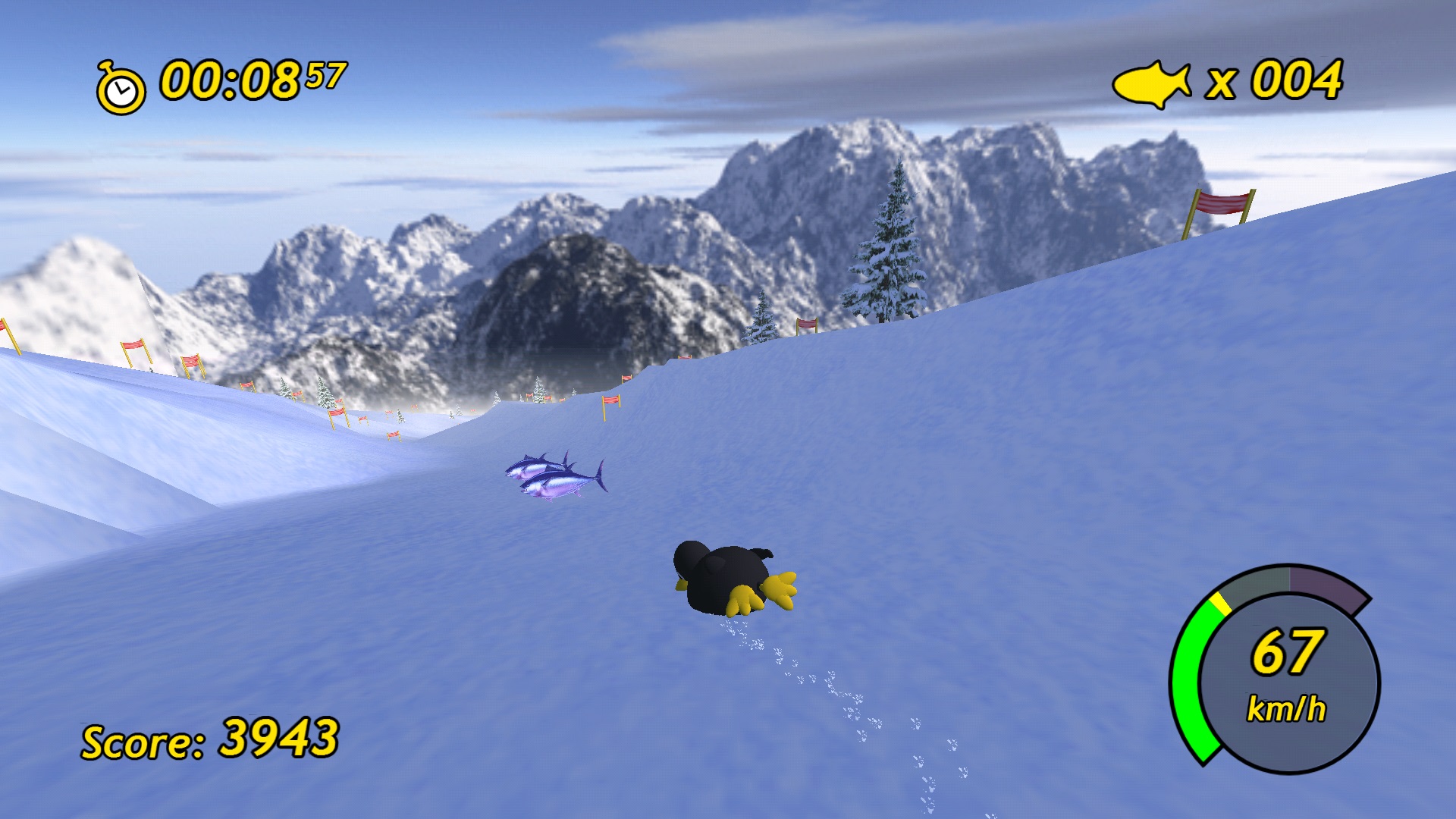The image size is (1456, 819).
Task: Click the fish multiplier text x 004
Action: pos(1274,80)
